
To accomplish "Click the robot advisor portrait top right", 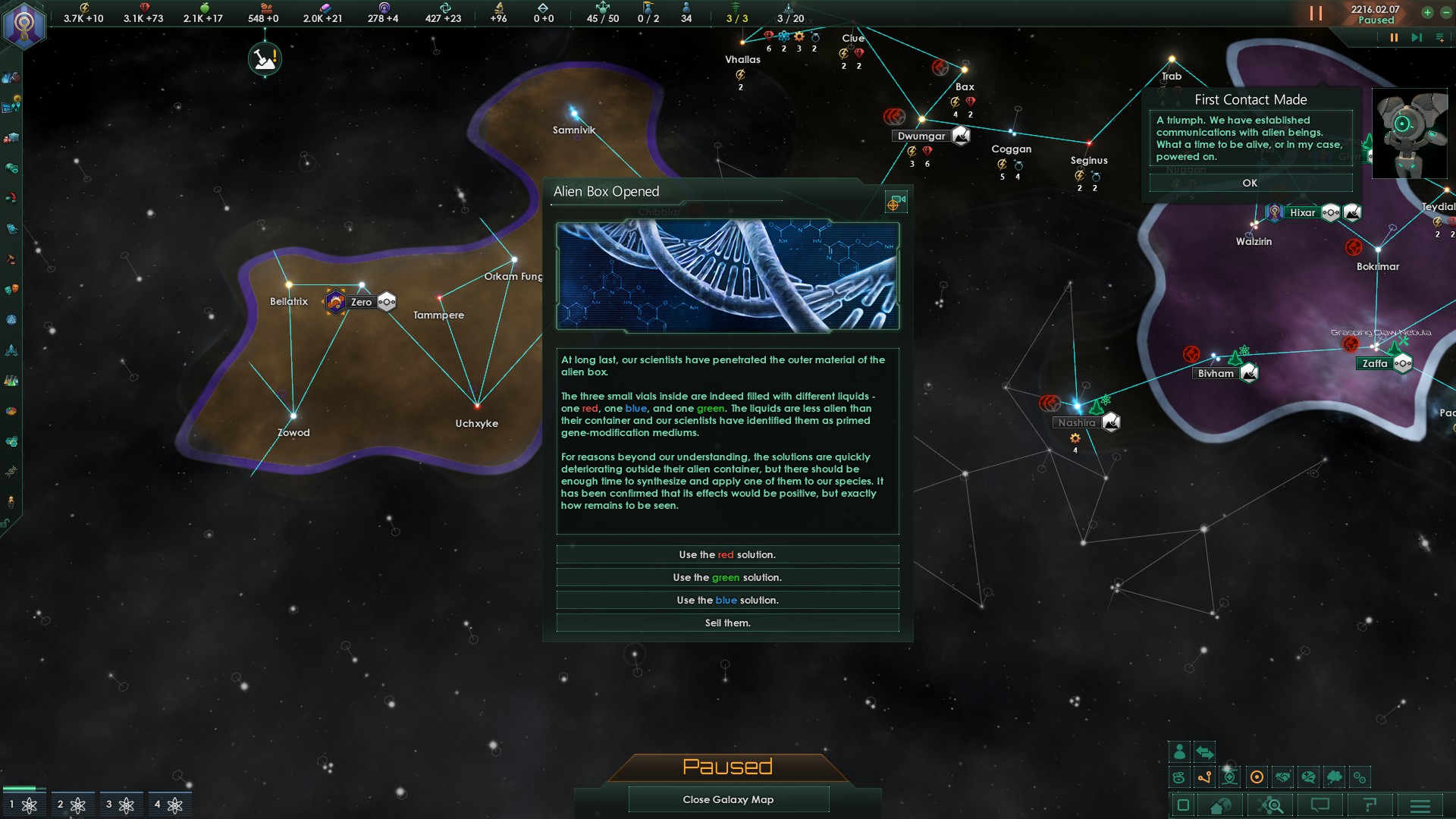I will [1410, 133].
